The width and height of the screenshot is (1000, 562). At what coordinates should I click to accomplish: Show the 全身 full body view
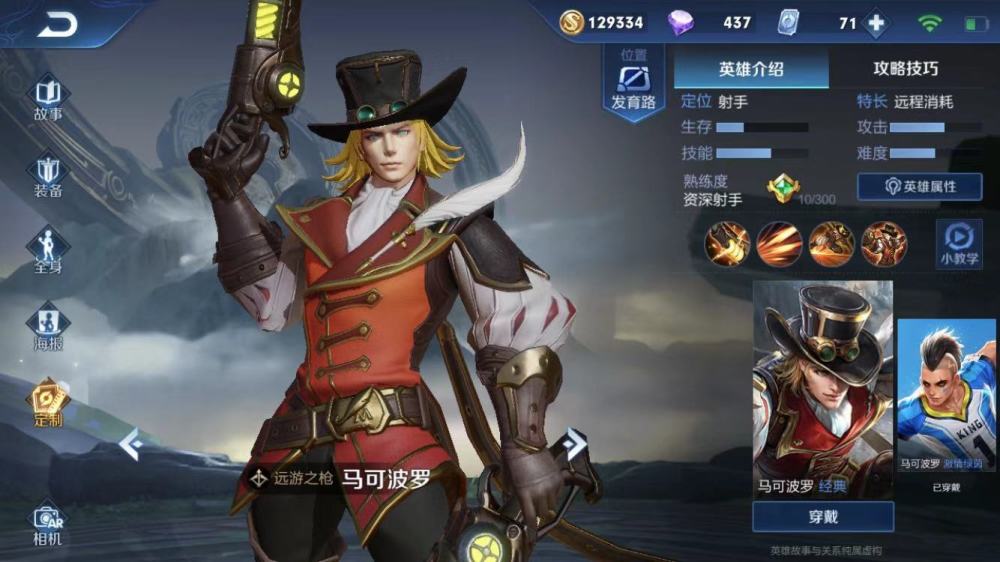pyautogui.click(x=48, y=250)
